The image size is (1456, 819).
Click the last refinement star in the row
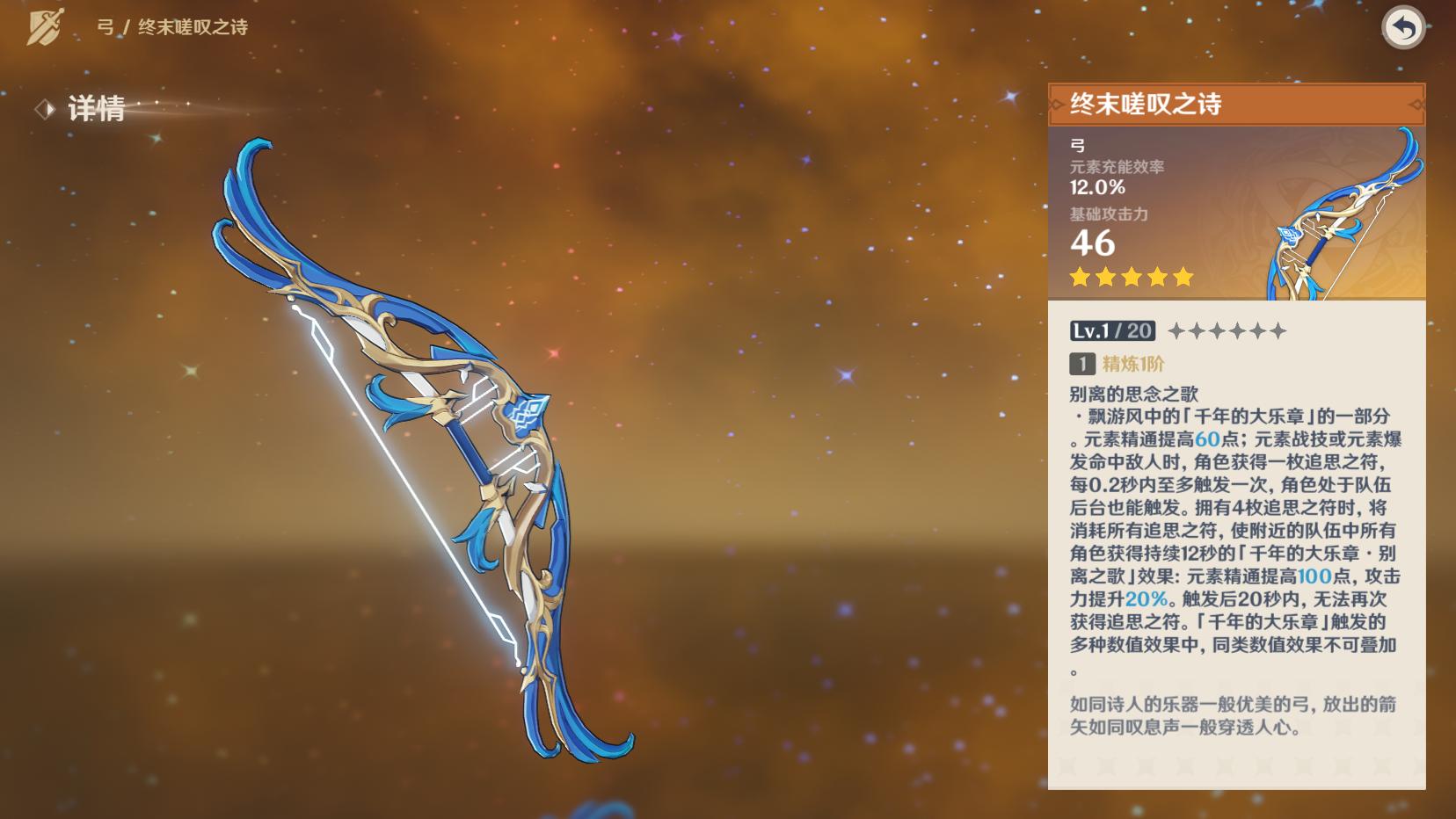pos(1280,331)
